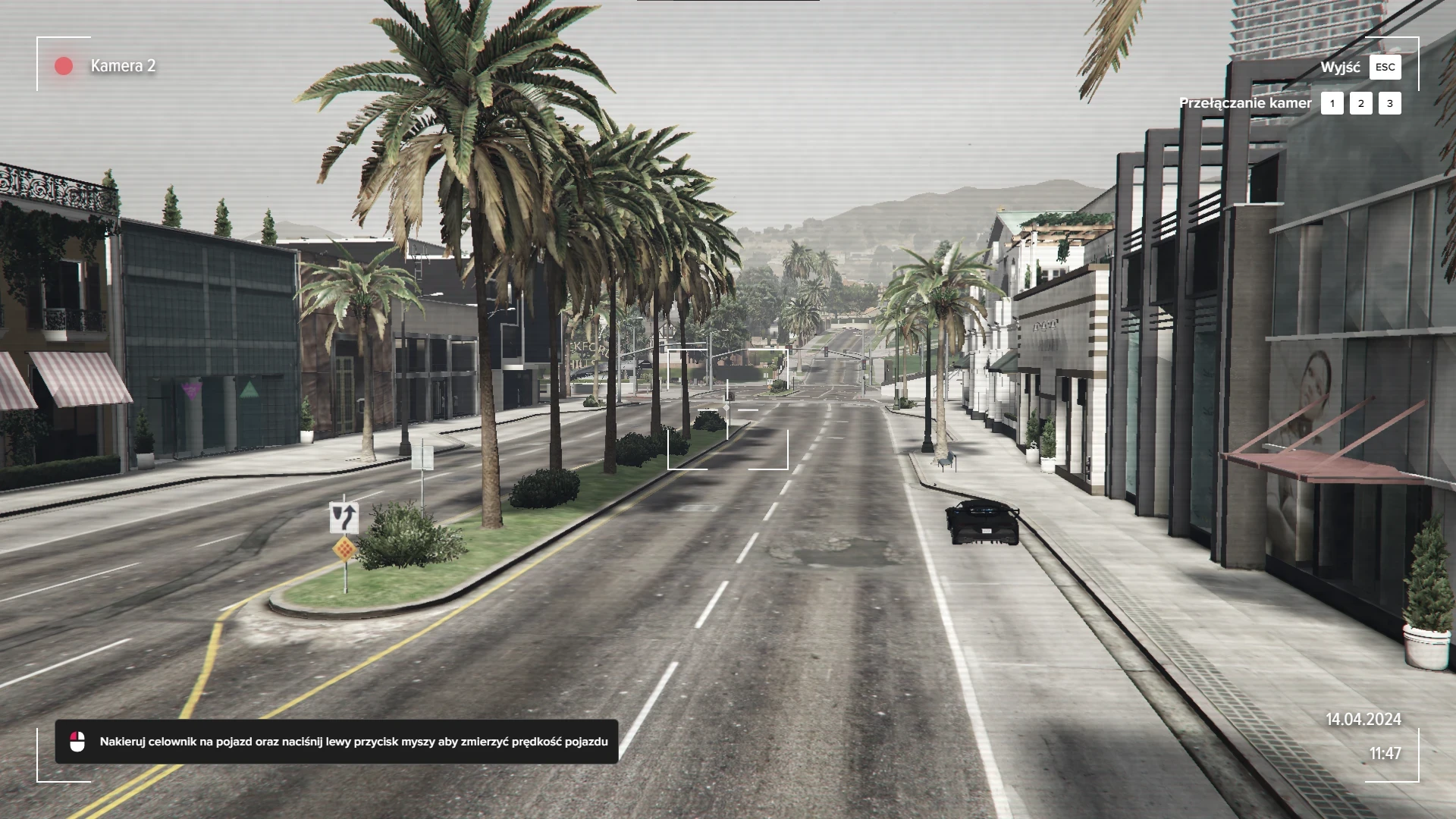Exit the camera view with Wyjście
1456x819 pixels.
[x=1385, y=67]
